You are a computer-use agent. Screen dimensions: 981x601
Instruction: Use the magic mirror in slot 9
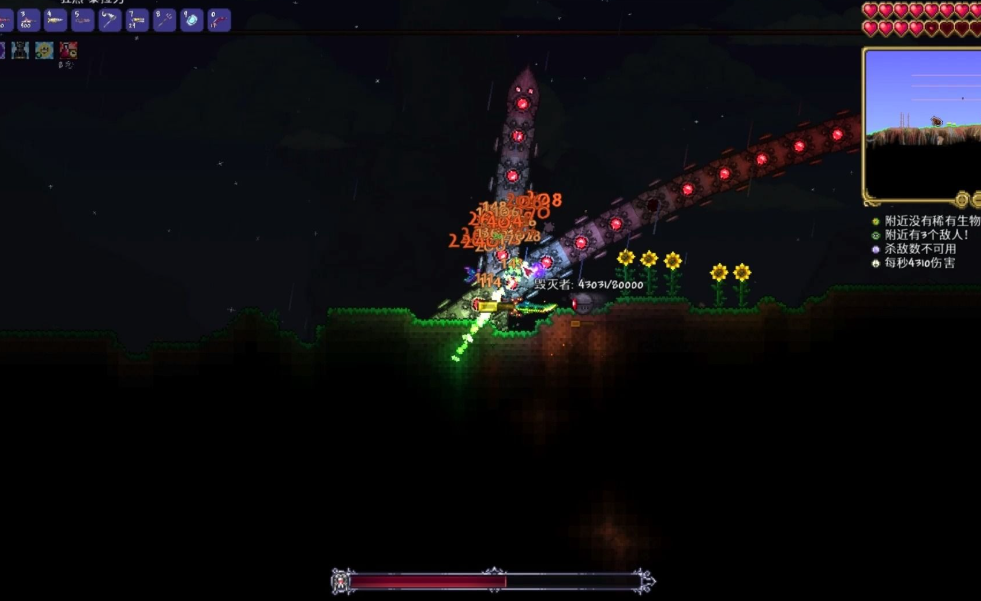tap(191, 20)
